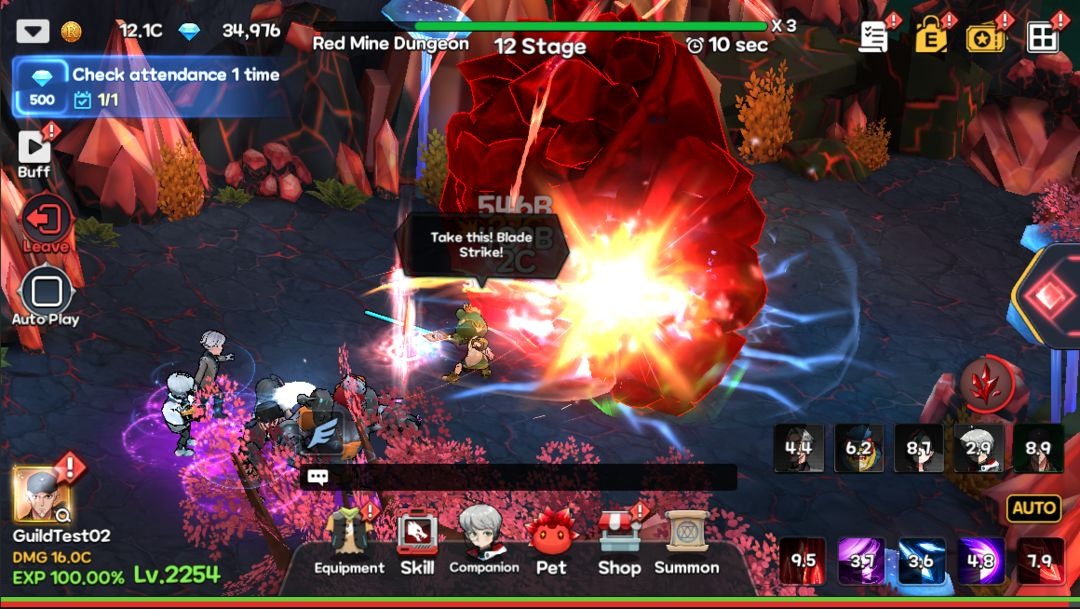Toggle the yellow AUTO skill button

point(1034,508)
